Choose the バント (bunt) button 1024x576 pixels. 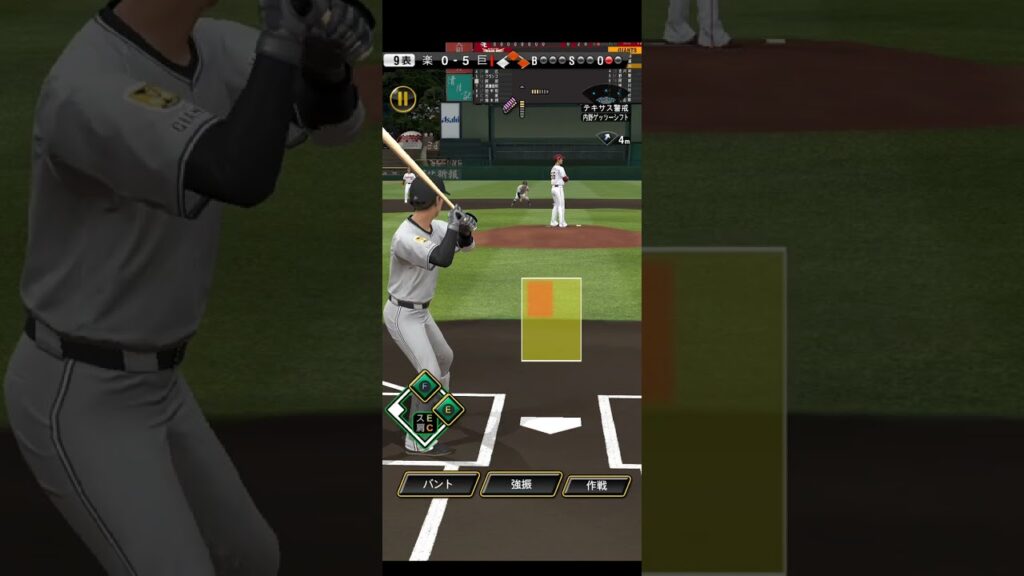tap(437, 485)
